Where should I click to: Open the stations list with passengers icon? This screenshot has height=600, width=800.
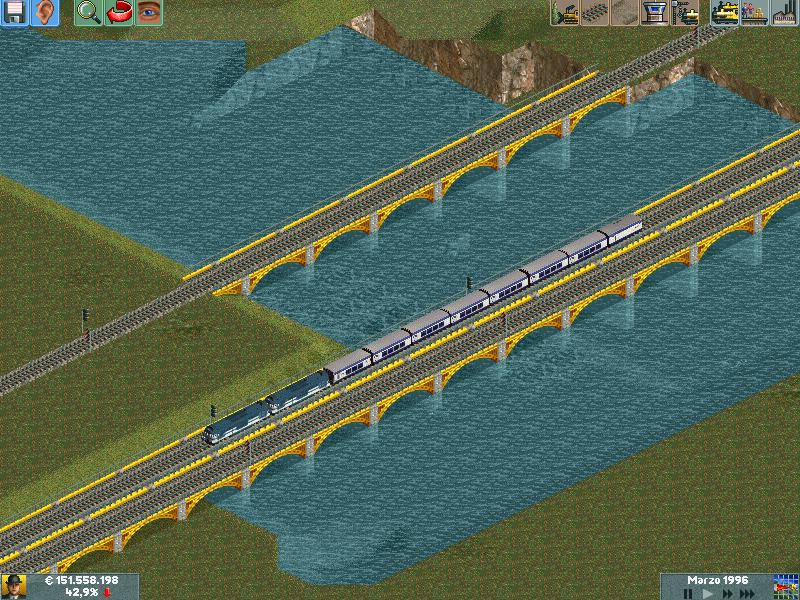754,13
